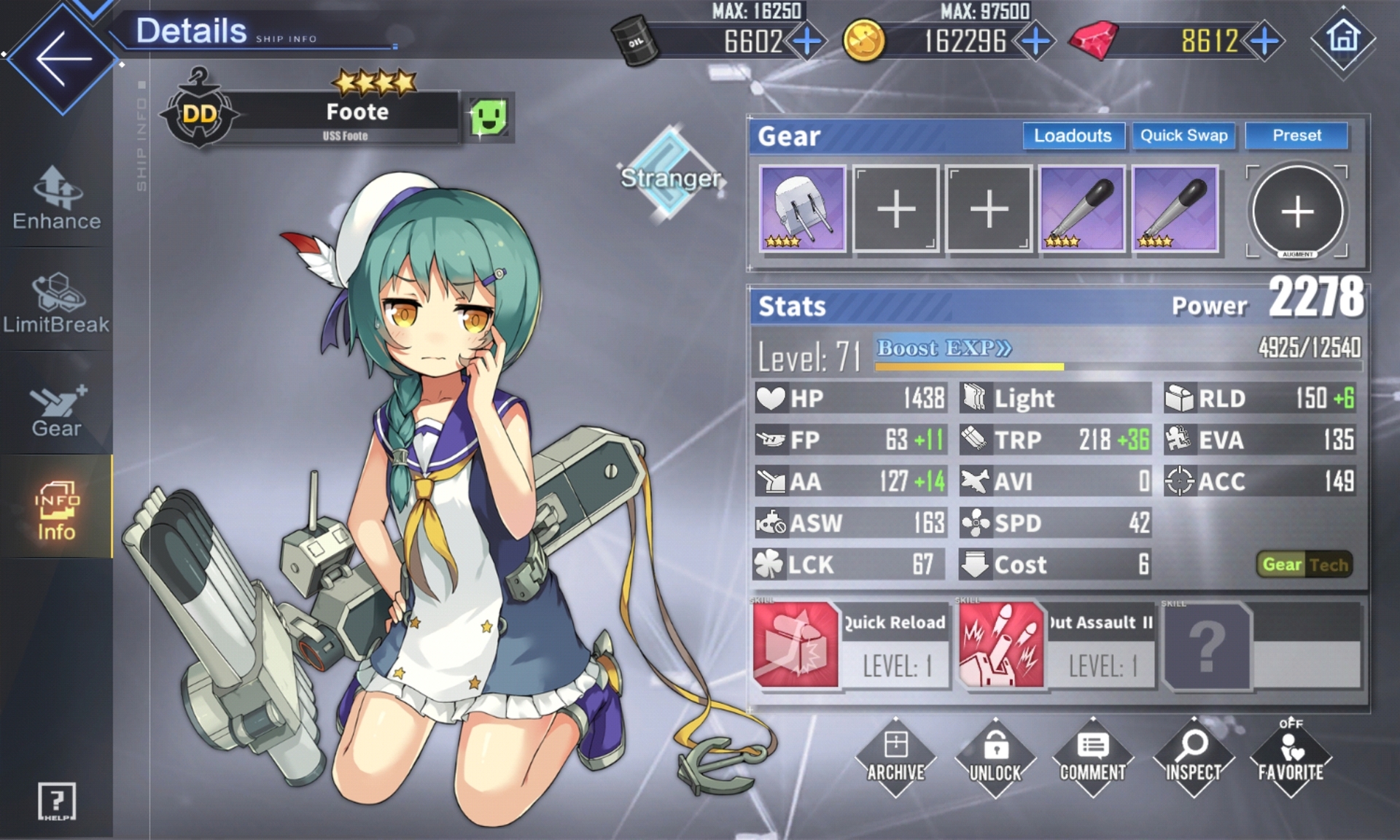
Task: Open the circular Augment slot
Action: click(1297, 211)
